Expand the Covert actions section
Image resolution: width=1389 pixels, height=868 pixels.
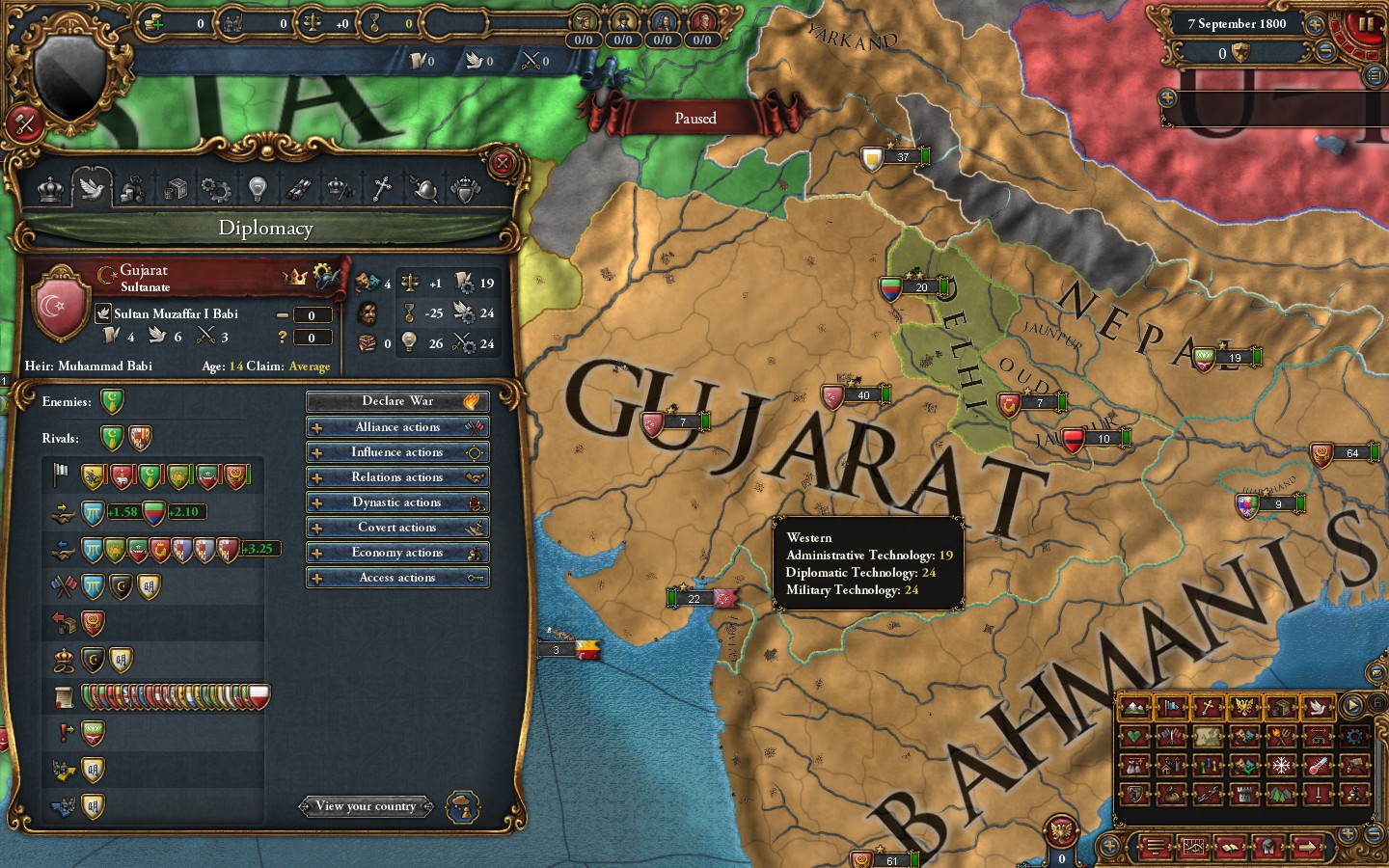(397, 527)
